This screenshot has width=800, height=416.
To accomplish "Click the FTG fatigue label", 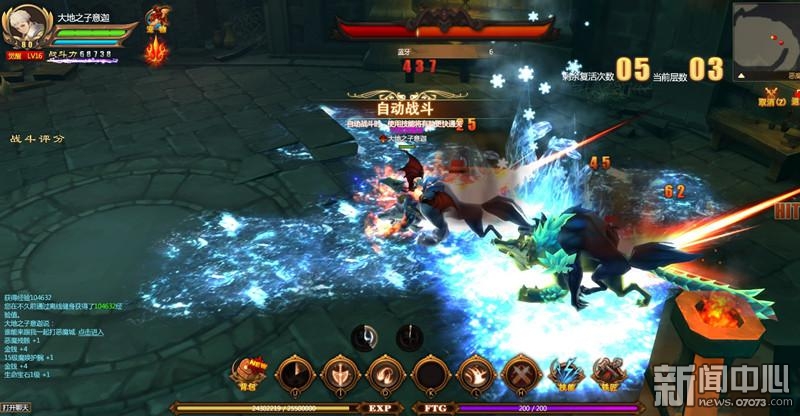I will click(434, 408).
